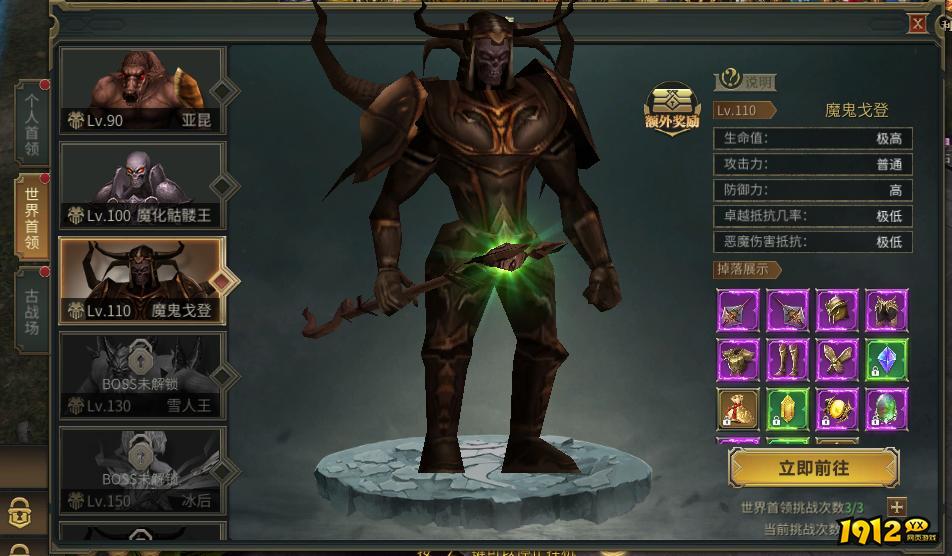Image resolution: width=952 pixels, height=556 pixels.
Task: Inspect the red money bag drop
Action: coord(738,409)
